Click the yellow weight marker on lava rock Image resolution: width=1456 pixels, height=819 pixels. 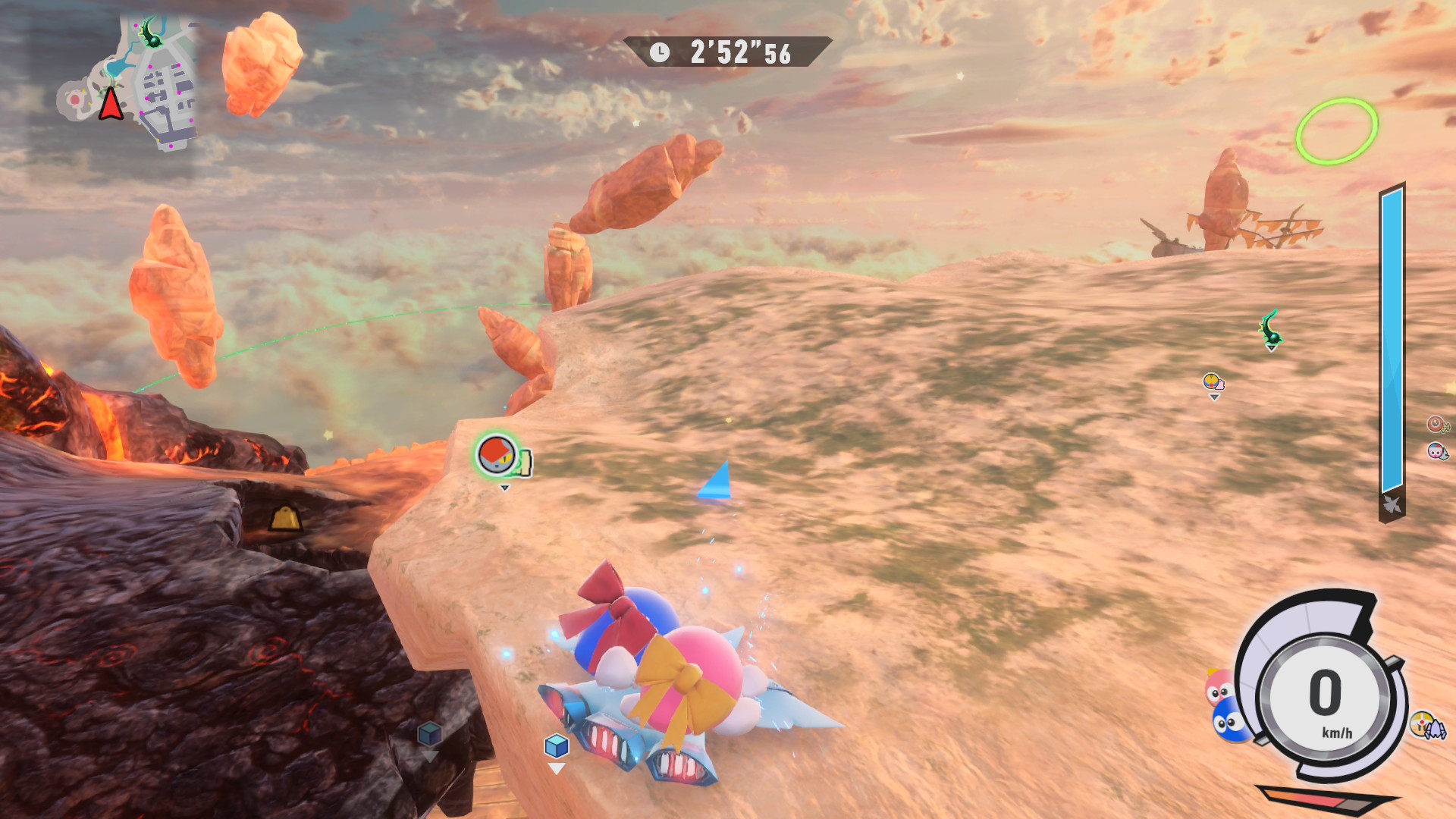coord(286,519)
